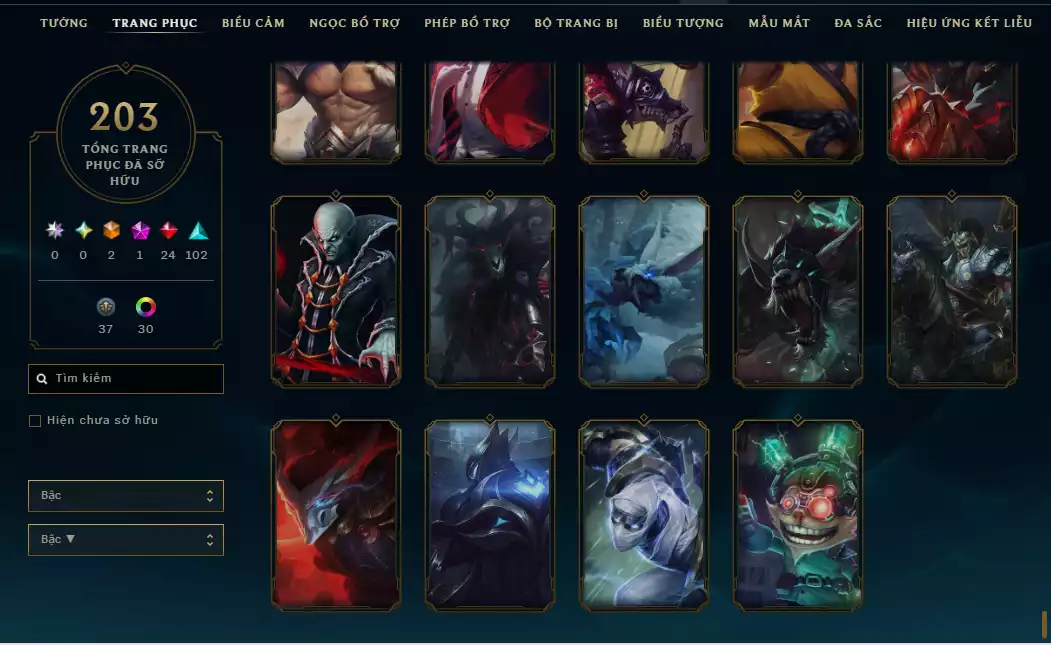Image resolution: width=1051 pixels, height=645 pixels.
Task: Switch to the Tướng tab
Action: point(64,23)
